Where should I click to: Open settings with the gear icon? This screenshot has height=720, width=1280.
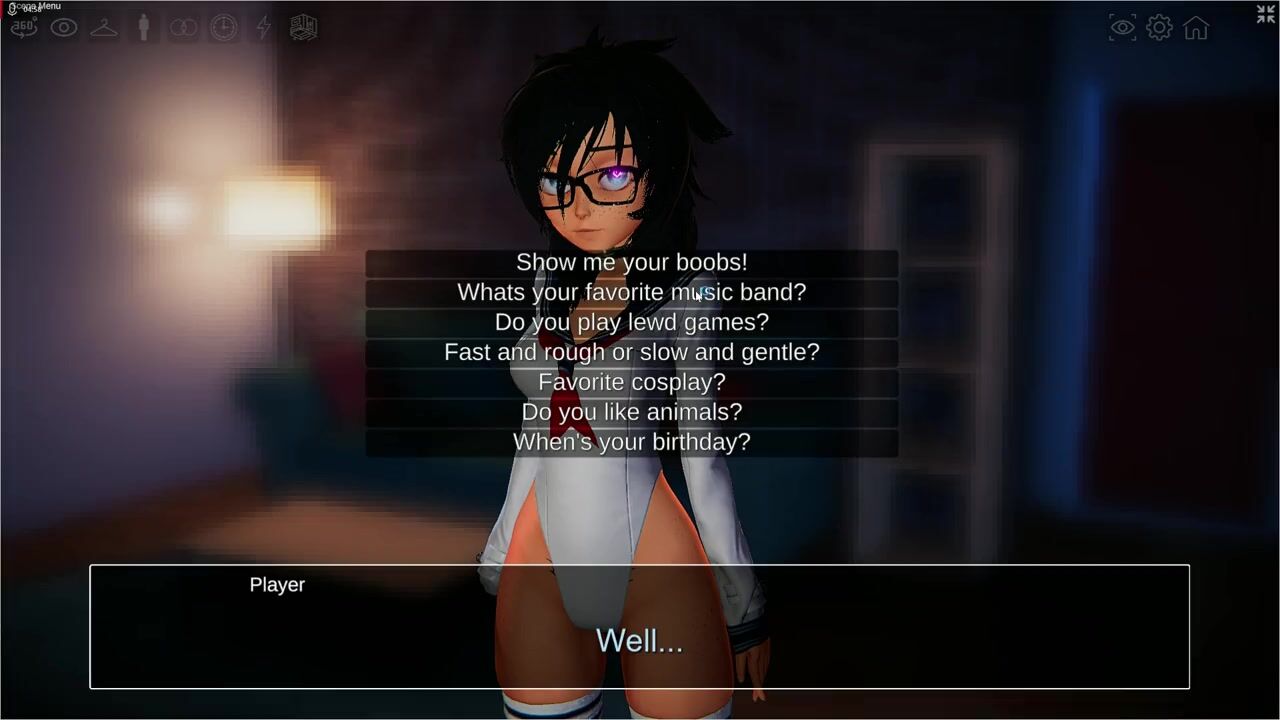click(x=1159, y=28)
